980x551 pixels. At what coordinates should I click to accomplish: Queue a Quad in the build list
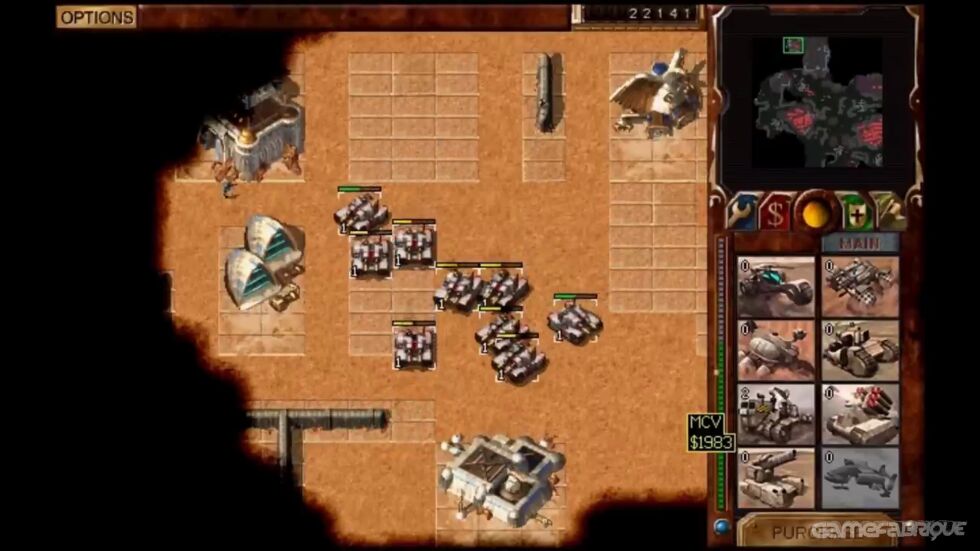coord(860,287)
